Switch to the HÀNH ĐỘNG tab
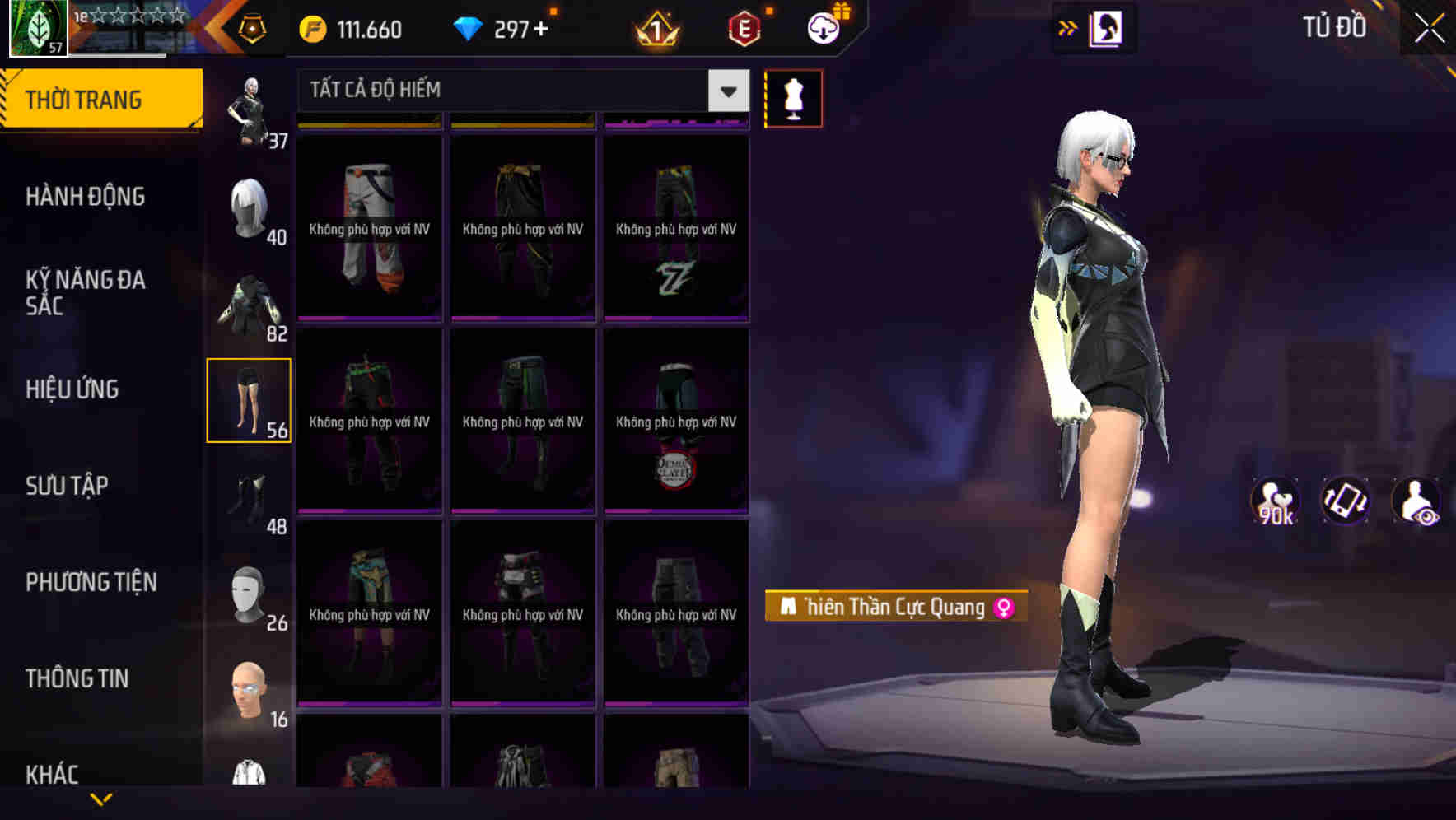Screen dimensions: 1456x820 pos(86,197)
